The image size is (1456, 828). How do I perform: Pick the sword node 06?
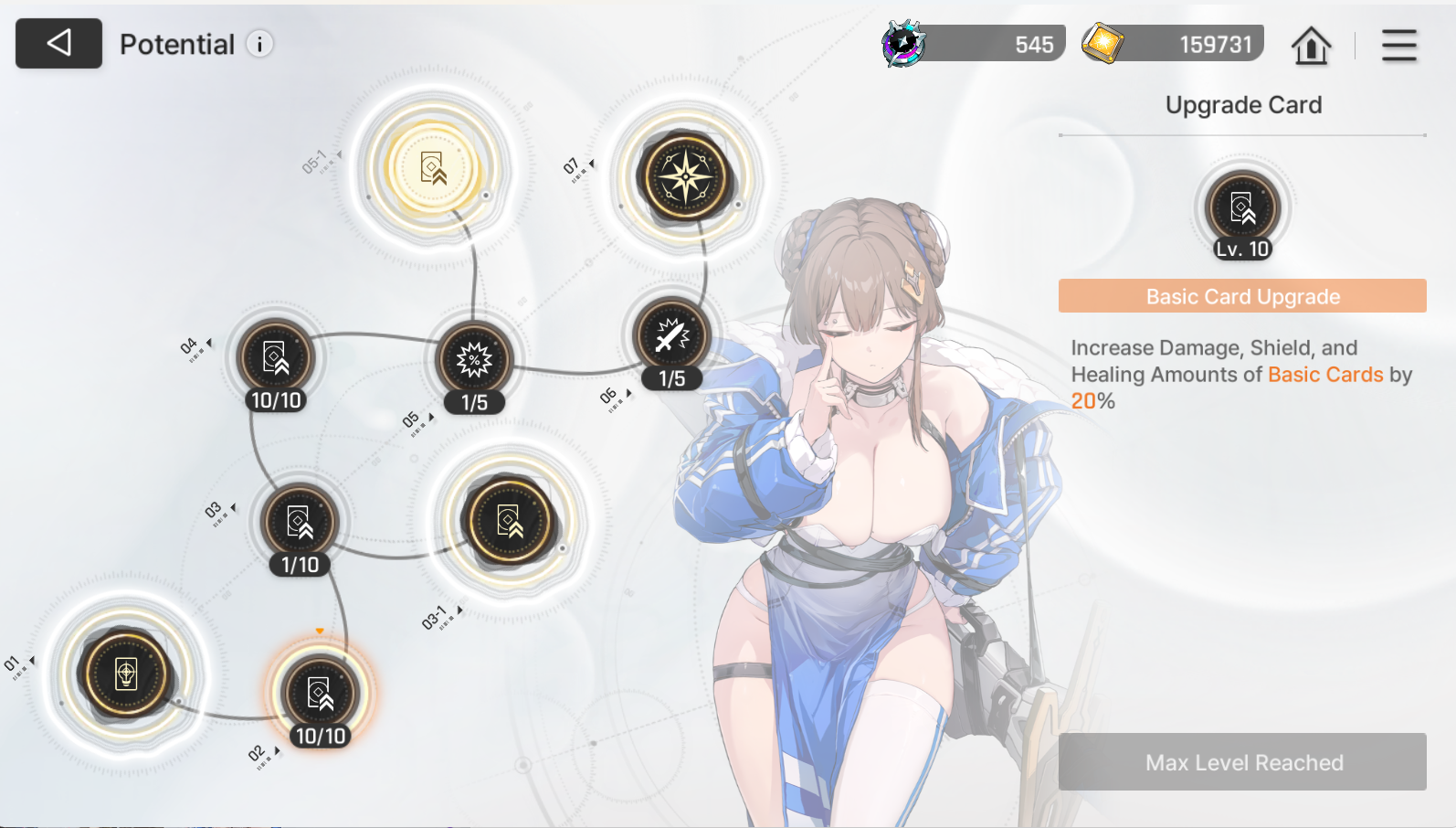(671, 336)
